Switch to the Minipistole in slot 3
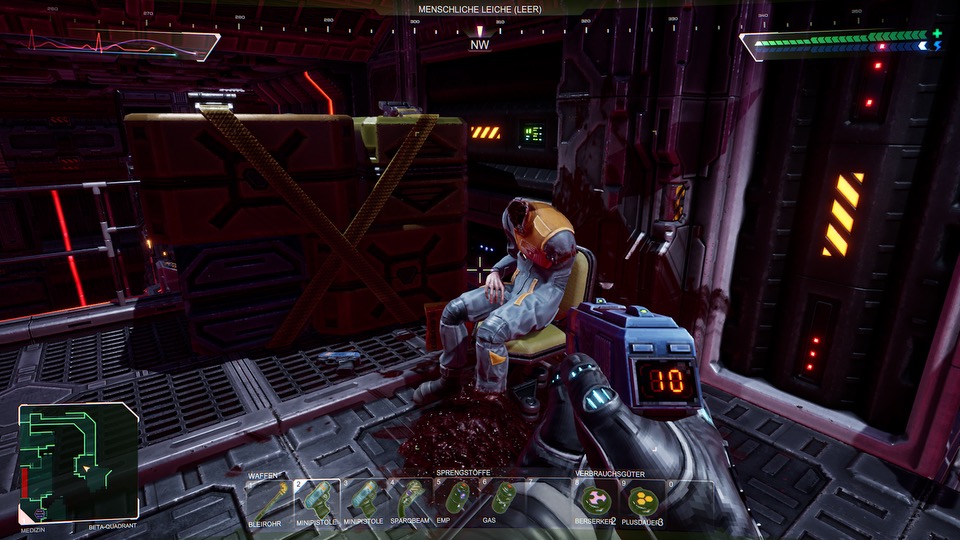Screen dimensions: 960x540 pos(364,500)
